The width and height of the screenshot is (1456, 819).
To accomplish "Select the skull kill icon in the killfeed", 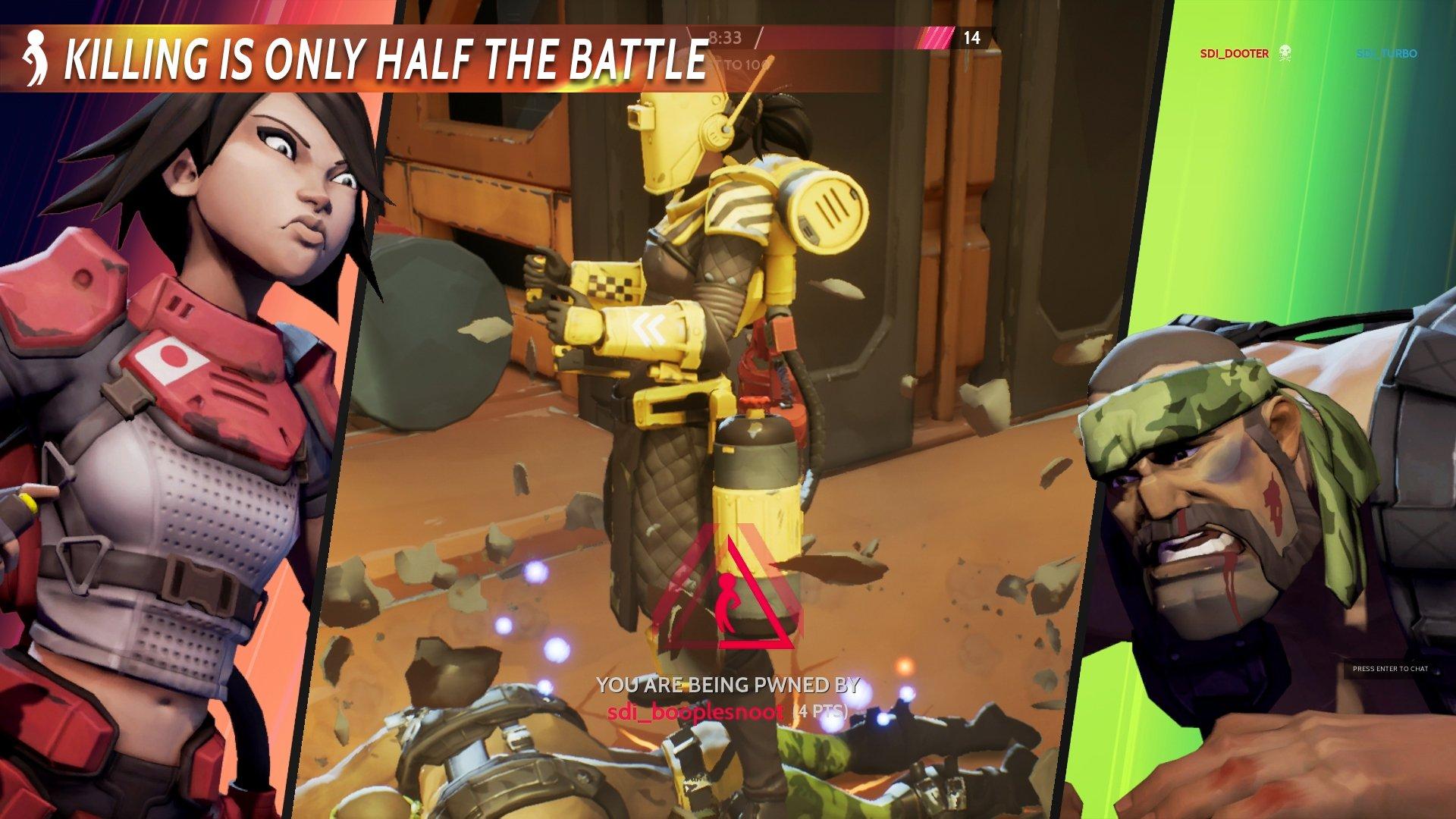I will pos(1286,52).
